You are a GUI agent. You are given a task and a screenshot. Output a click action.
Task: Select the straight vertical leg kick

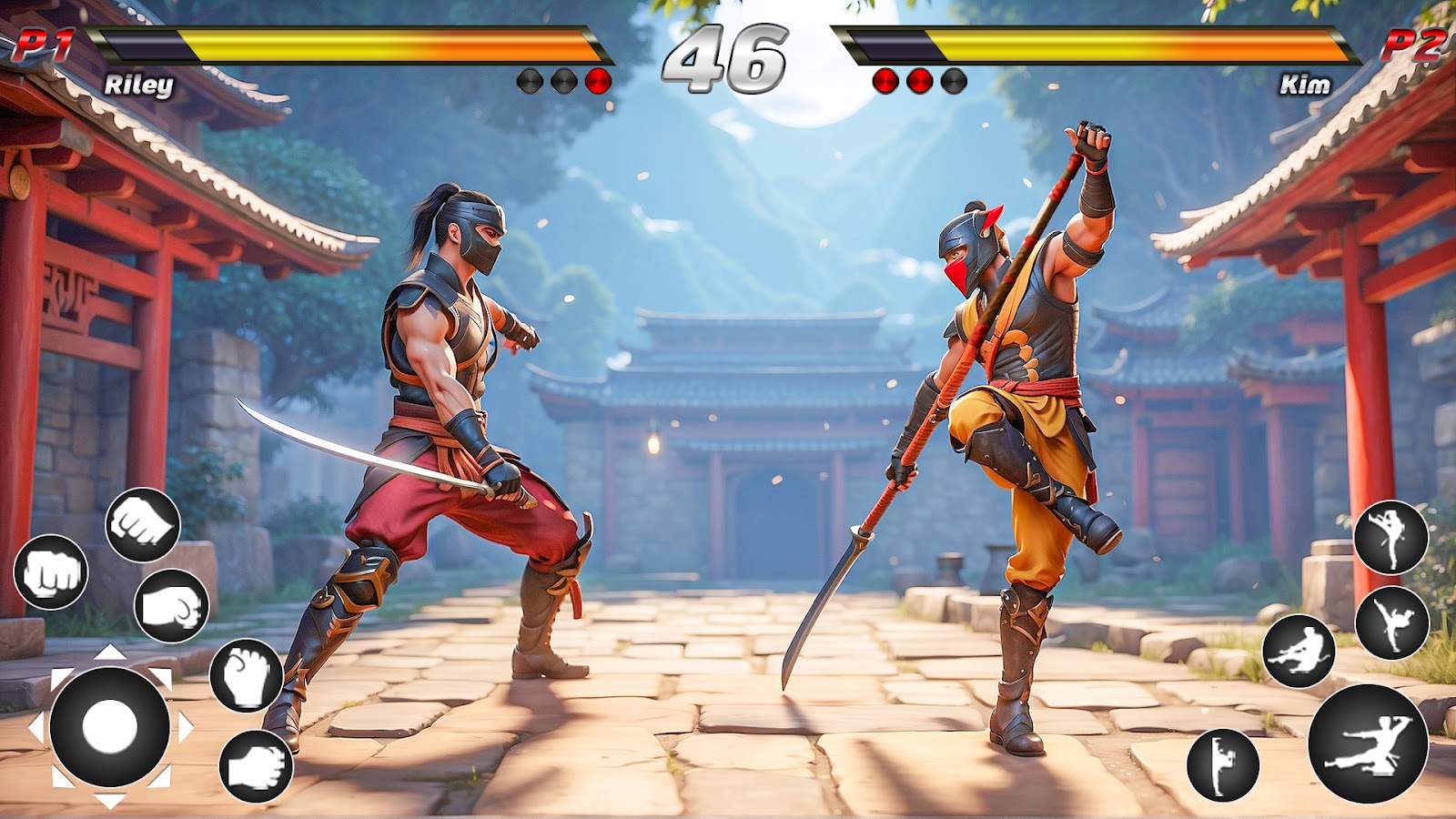[1222, 764]
